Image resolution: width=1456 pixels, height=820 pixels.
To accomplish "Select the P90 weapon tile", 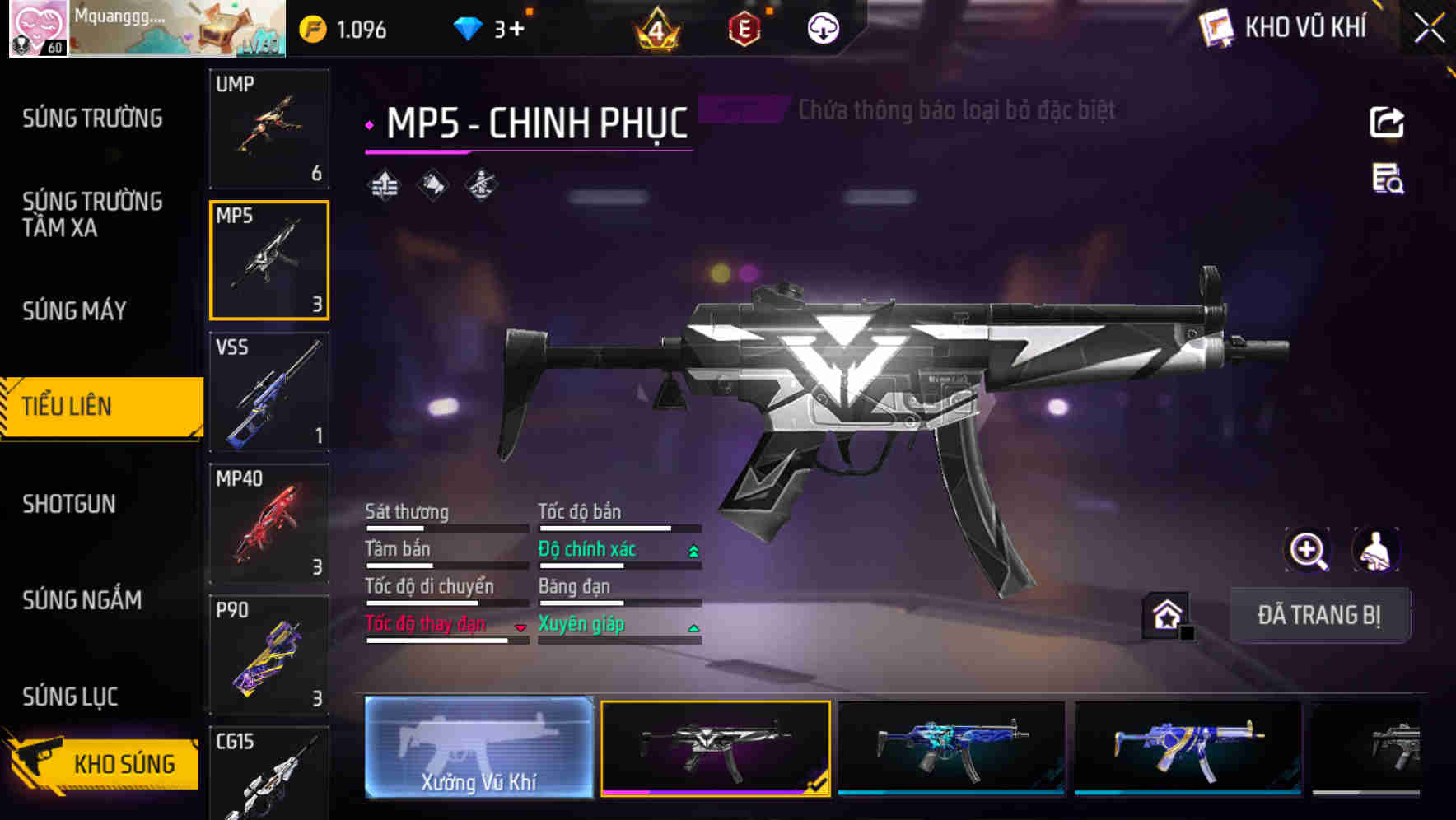I will click(x=269, y=655).
